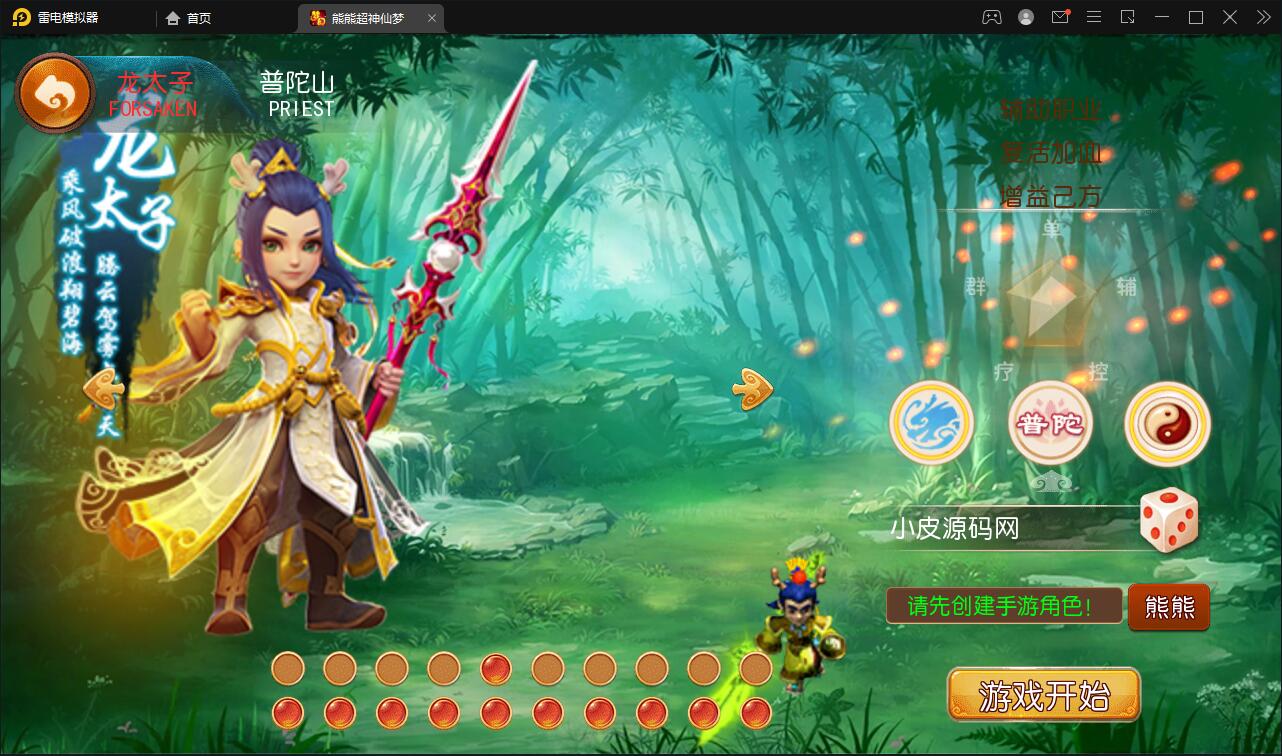Select the yin-yang Taiji faction icon
The image size is (1282, 756).
click(x=1167, y=423)
